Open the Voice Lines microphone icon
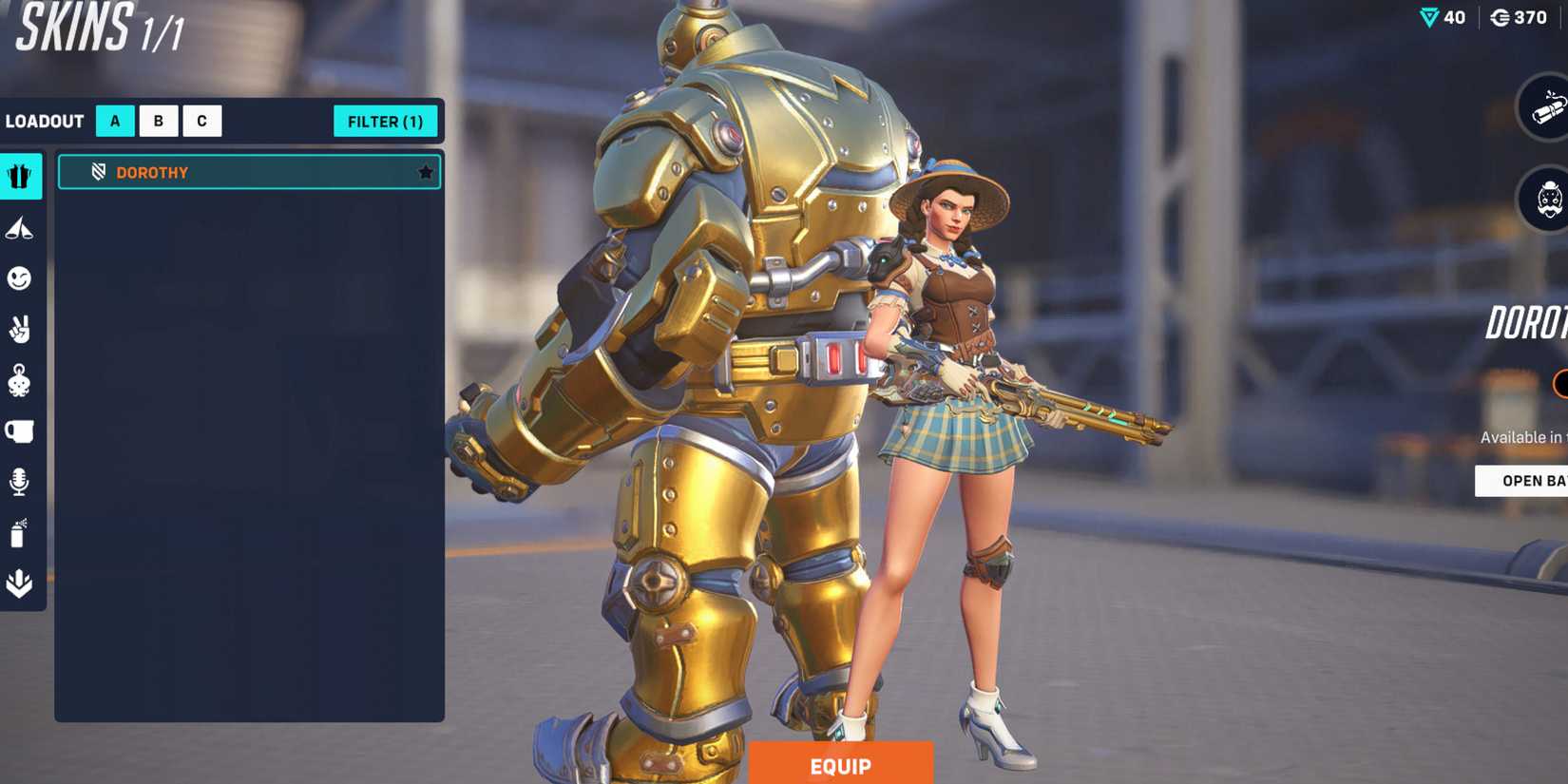1568x784 pixels. click(21, 482)
